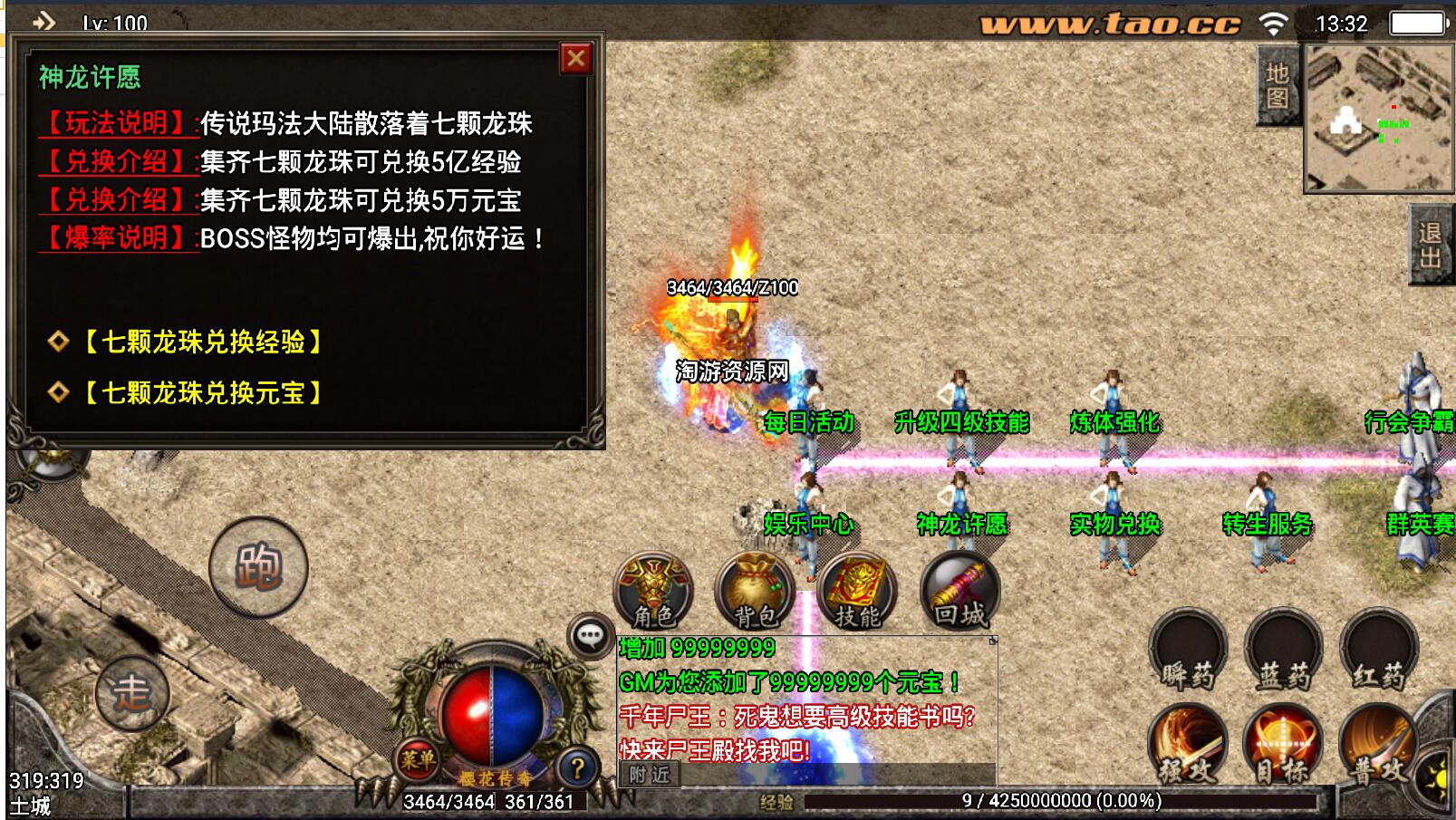The width and height of the screenshot is (1456, 820).
Task: Open the 地图 map button
Action: 1278,85
